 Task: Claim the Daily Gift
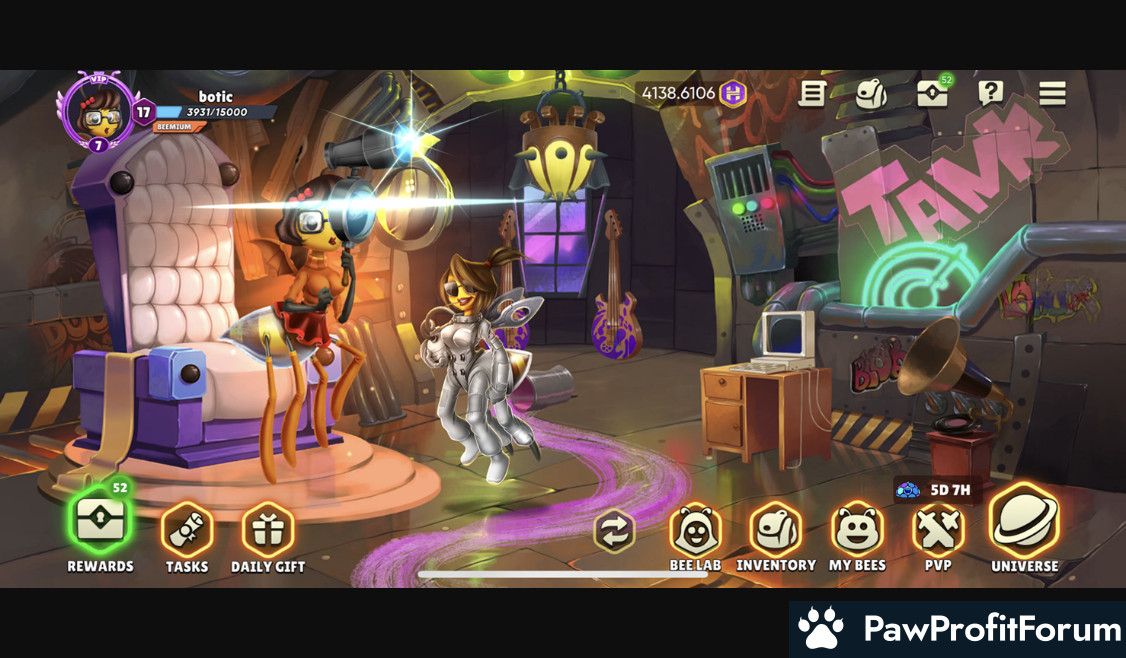click(x=268, y=530)
